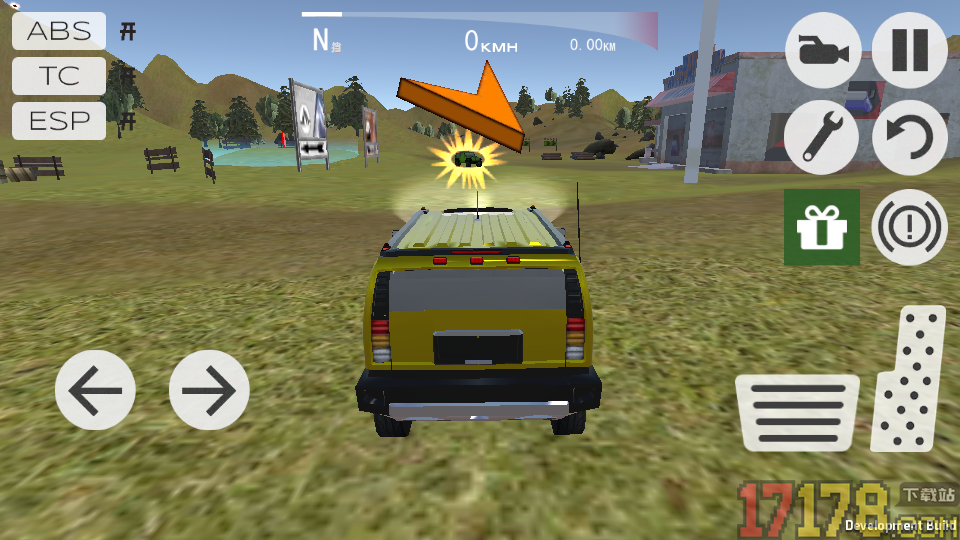Steer right with the right arrow
Screen dimensions: 960x540
pyautogui.click(x=209, y=390)
